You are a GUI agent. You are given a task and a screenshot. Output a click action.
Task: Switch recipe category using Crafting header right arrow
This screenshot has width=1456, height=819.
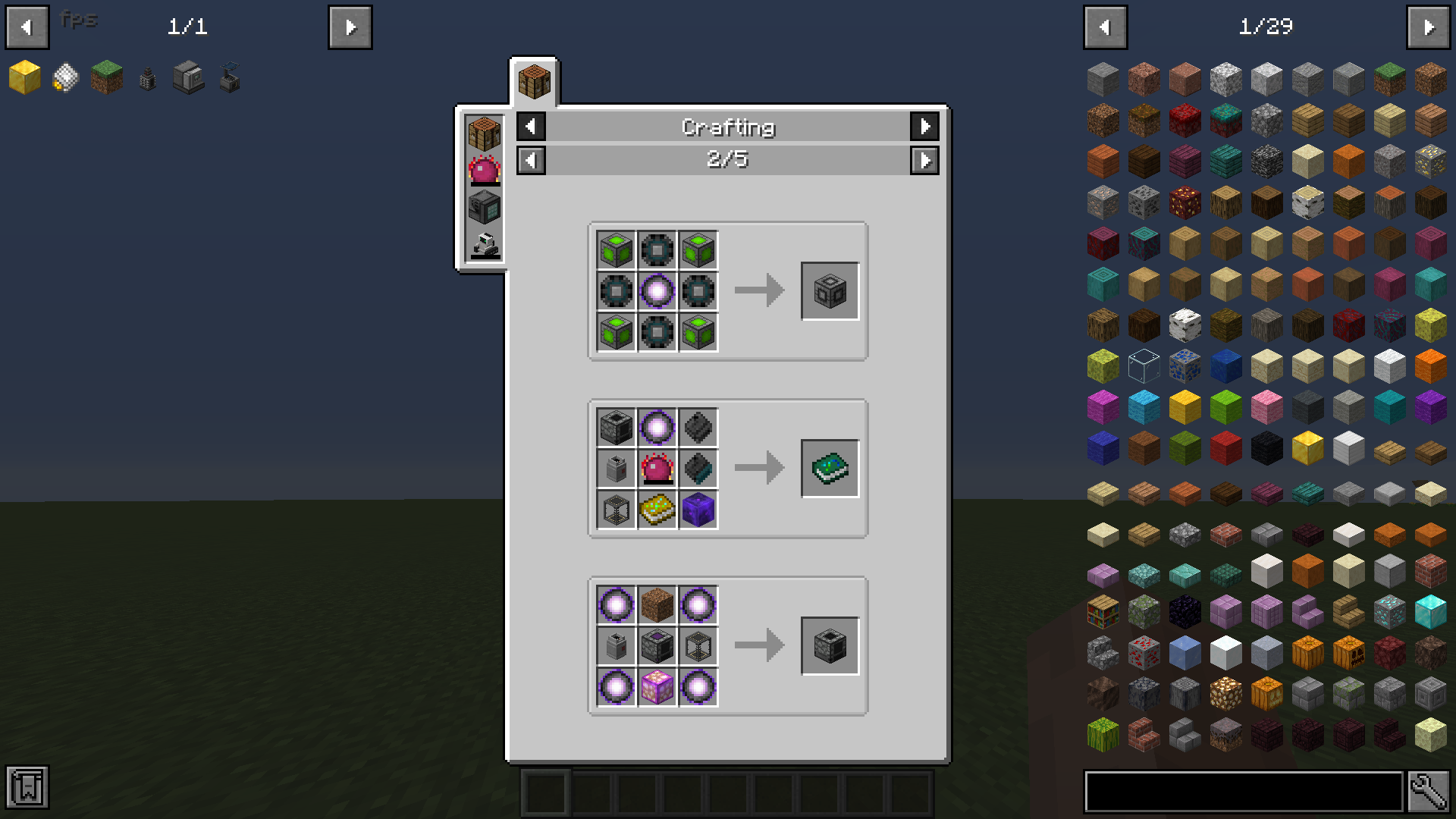(925, 127)
